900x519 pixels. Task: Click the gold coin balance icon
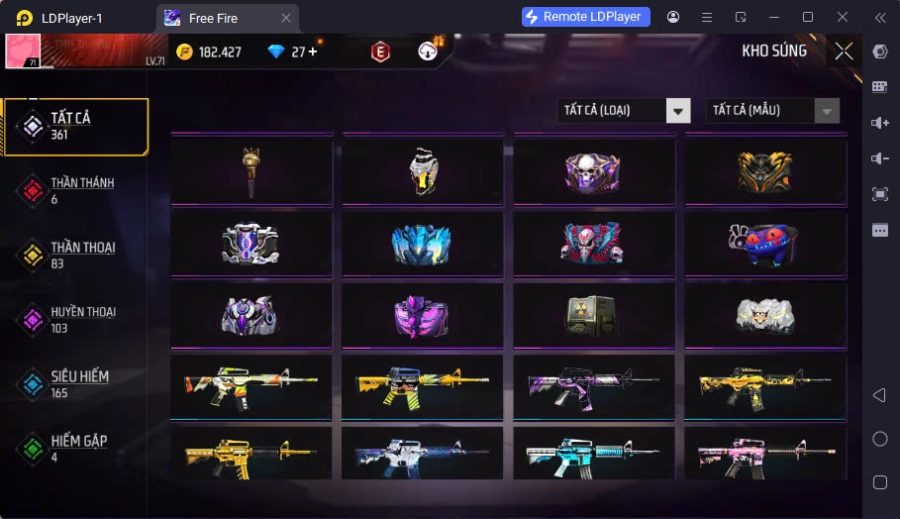pos(185,52)
